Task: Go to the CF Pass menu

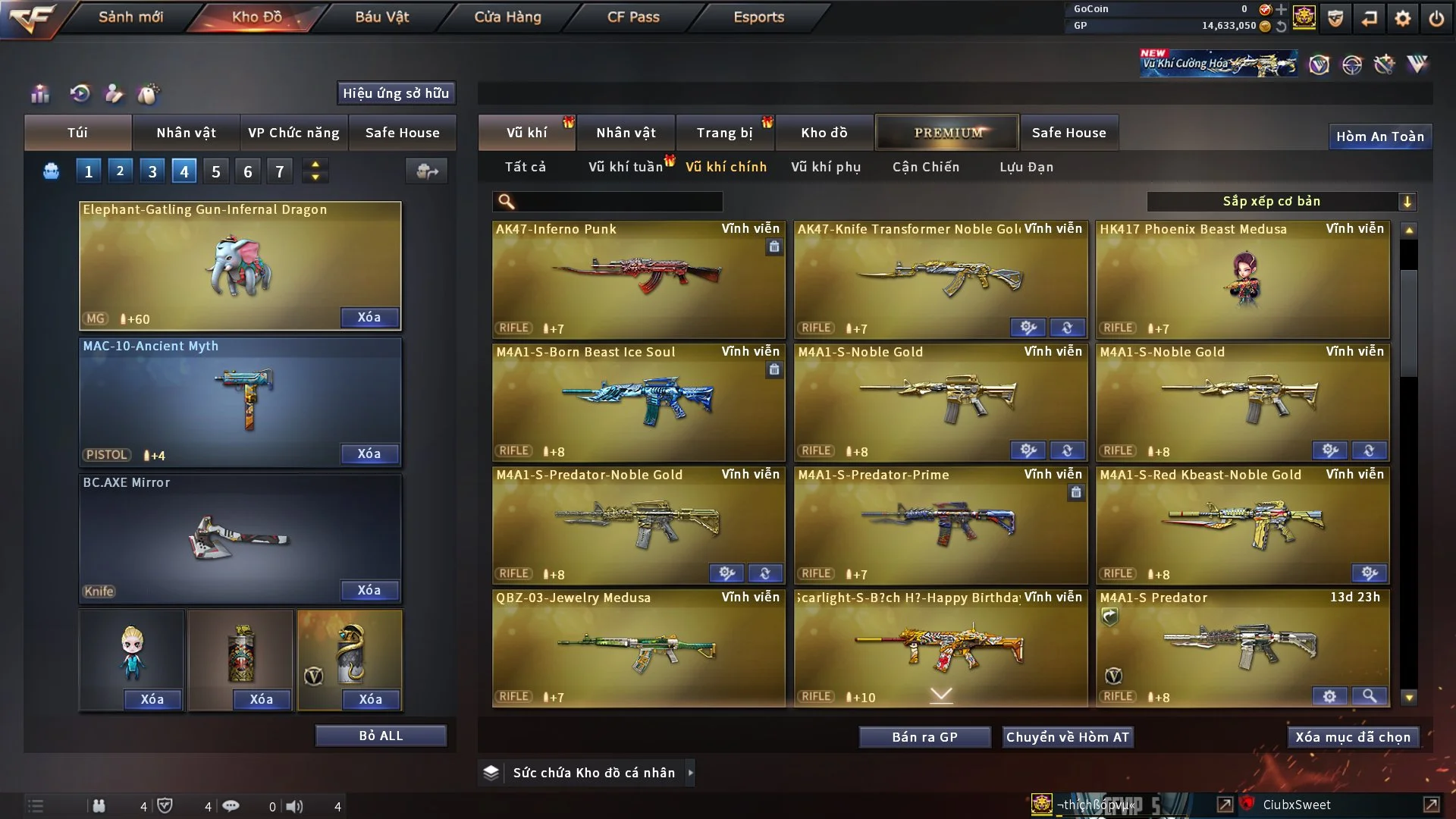Action: (x=633, y=17)
